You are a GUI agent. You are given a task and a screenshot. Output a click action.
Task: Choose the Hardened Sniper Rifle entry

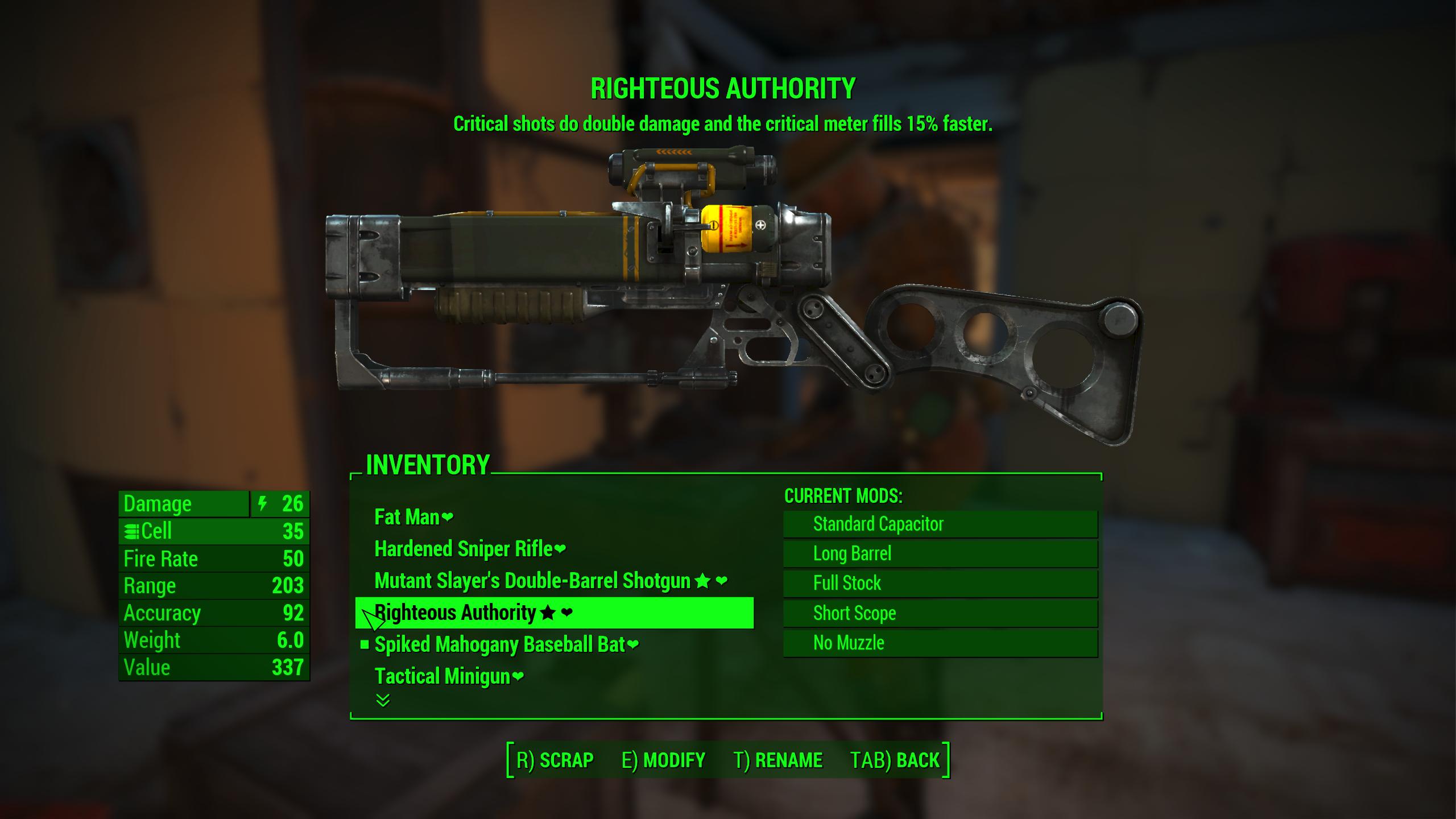(x=464, y=549)
